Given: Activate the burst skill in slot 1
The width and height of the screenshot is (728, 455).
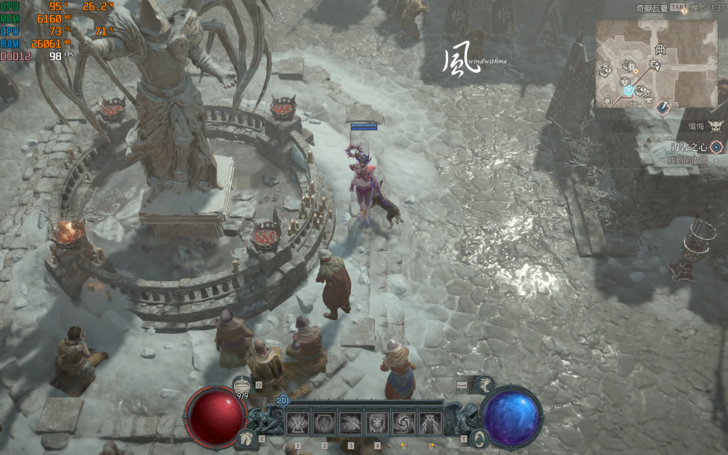Looking at the screenshot, I should click(299, 423).
